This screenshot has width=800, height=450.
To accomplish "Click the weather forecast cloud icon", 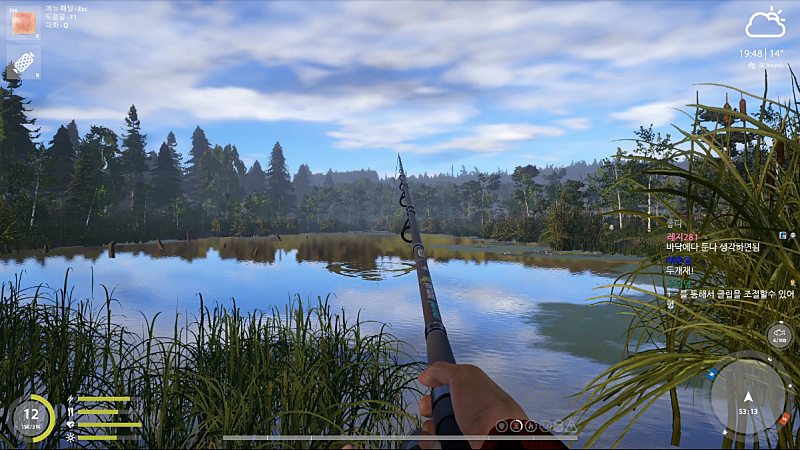I will (x=765, y=24).
